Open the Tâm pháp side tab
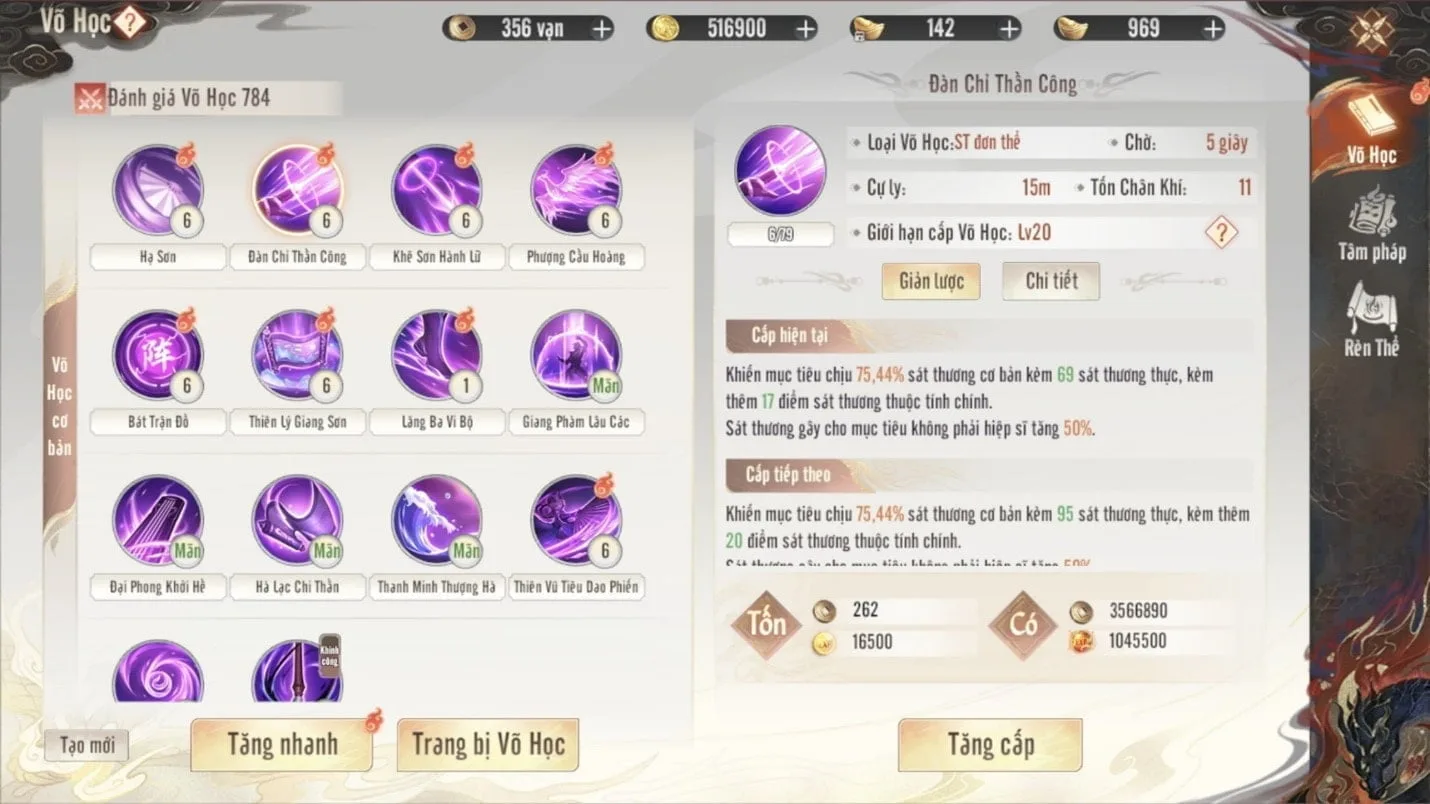1430x804 pixels. (x=1372, y=228)
